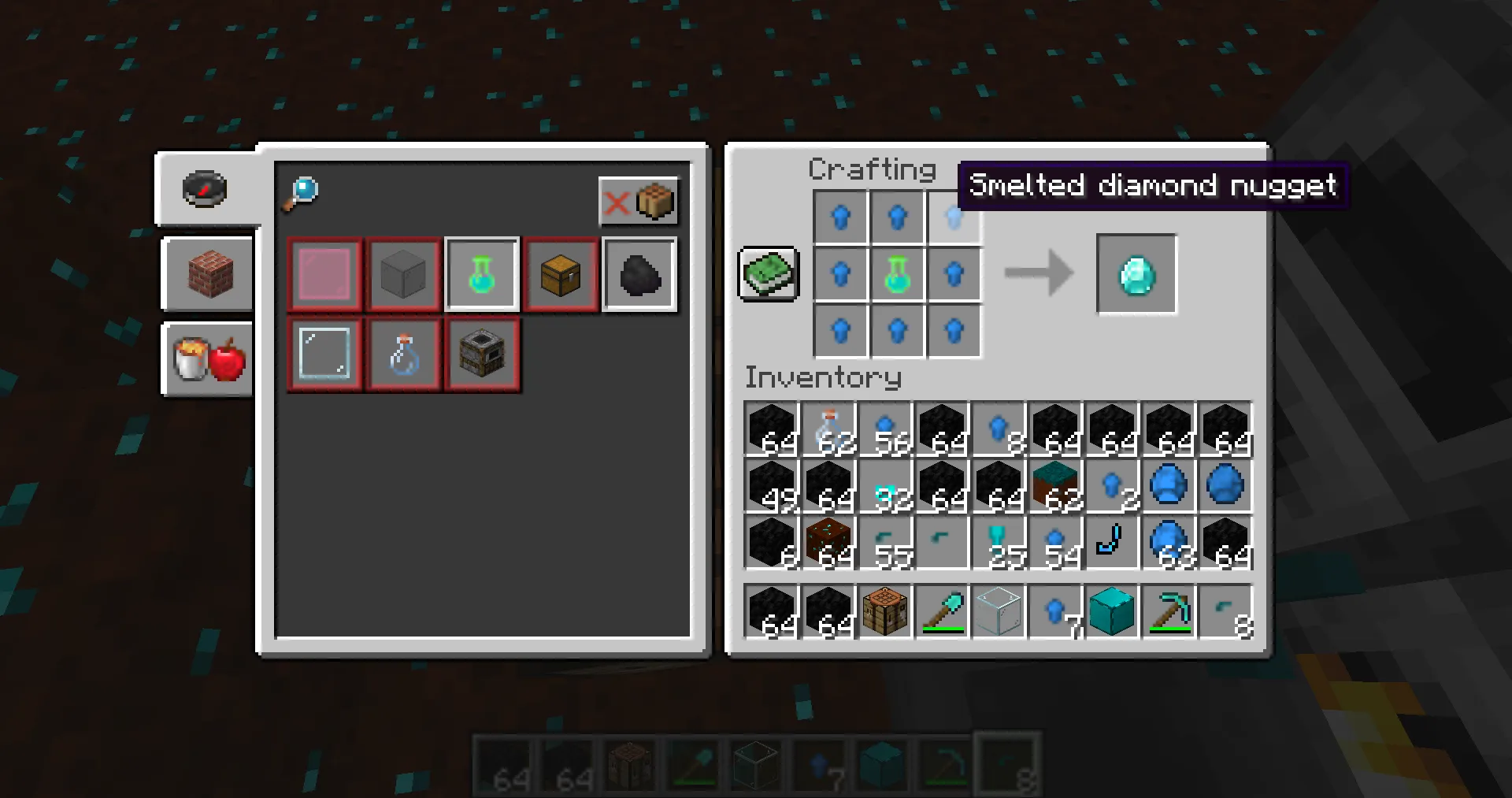Select the diamond shovel in the hotbar
The width and height of the screenshot is (1512, 798).
[x=942, y=612]
